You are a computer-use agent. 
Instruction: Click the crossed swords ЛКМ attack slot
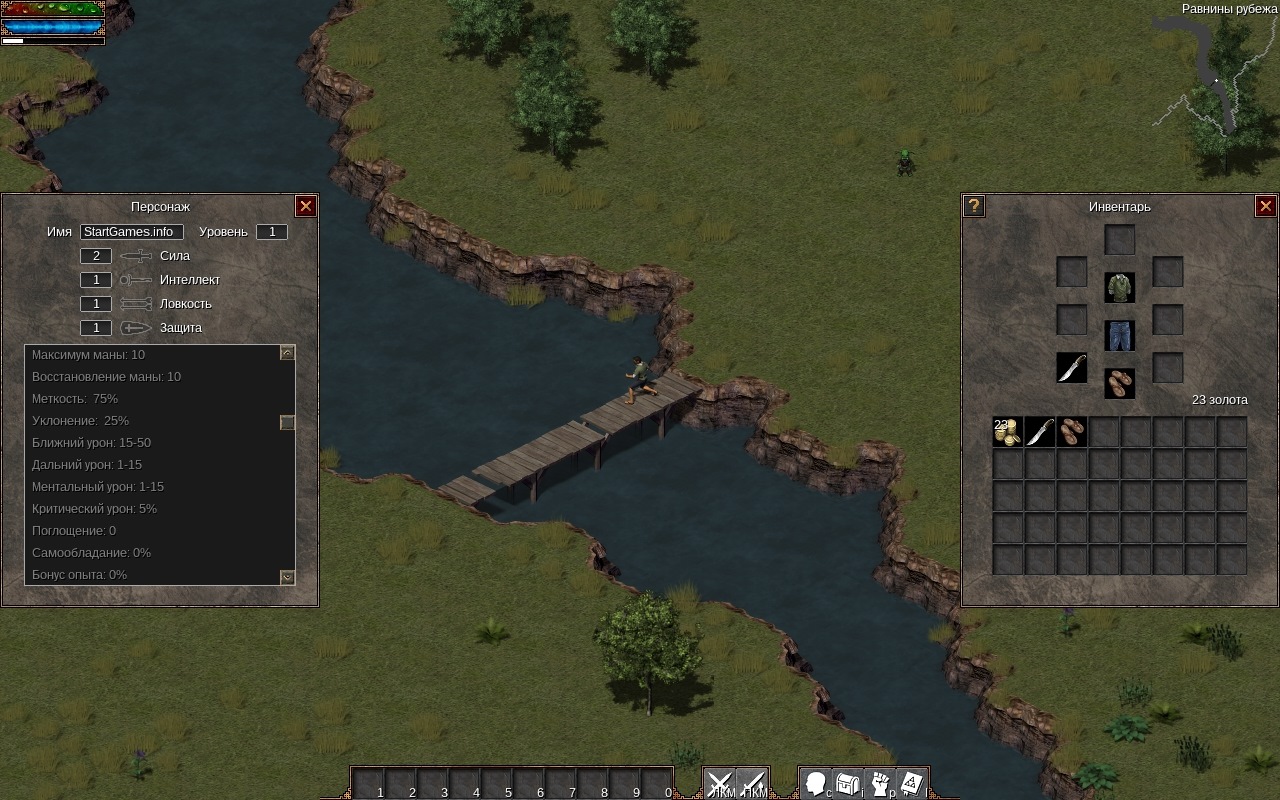tap(720, 784)
